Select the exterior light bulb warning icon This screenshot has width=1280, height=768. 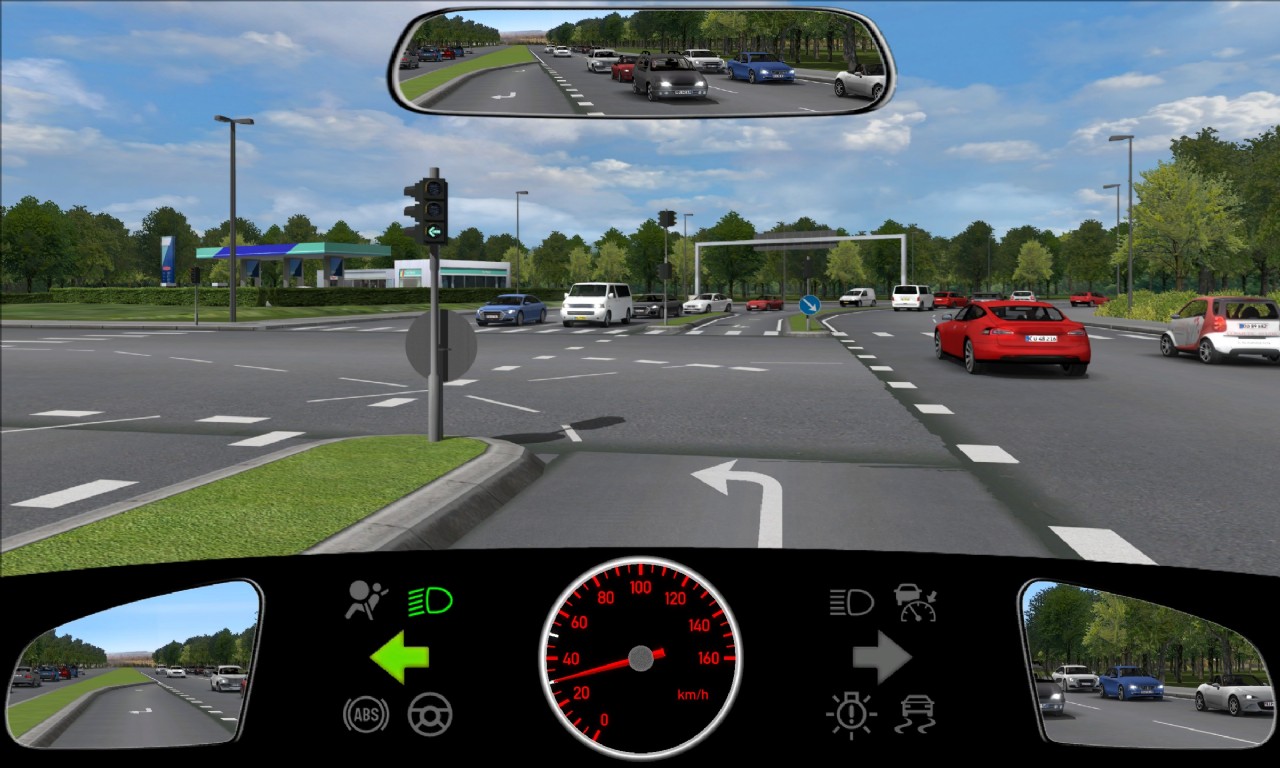click(851, 714)
